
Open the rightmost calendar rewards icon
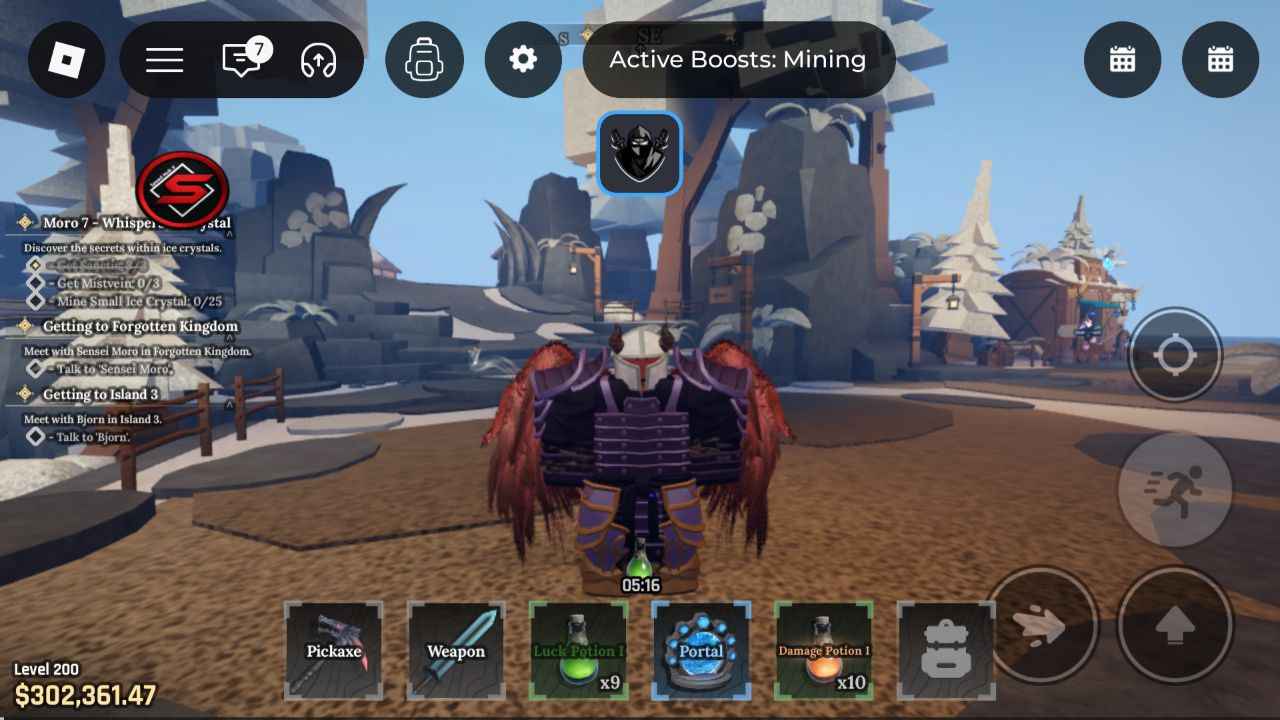(1220, 59)
